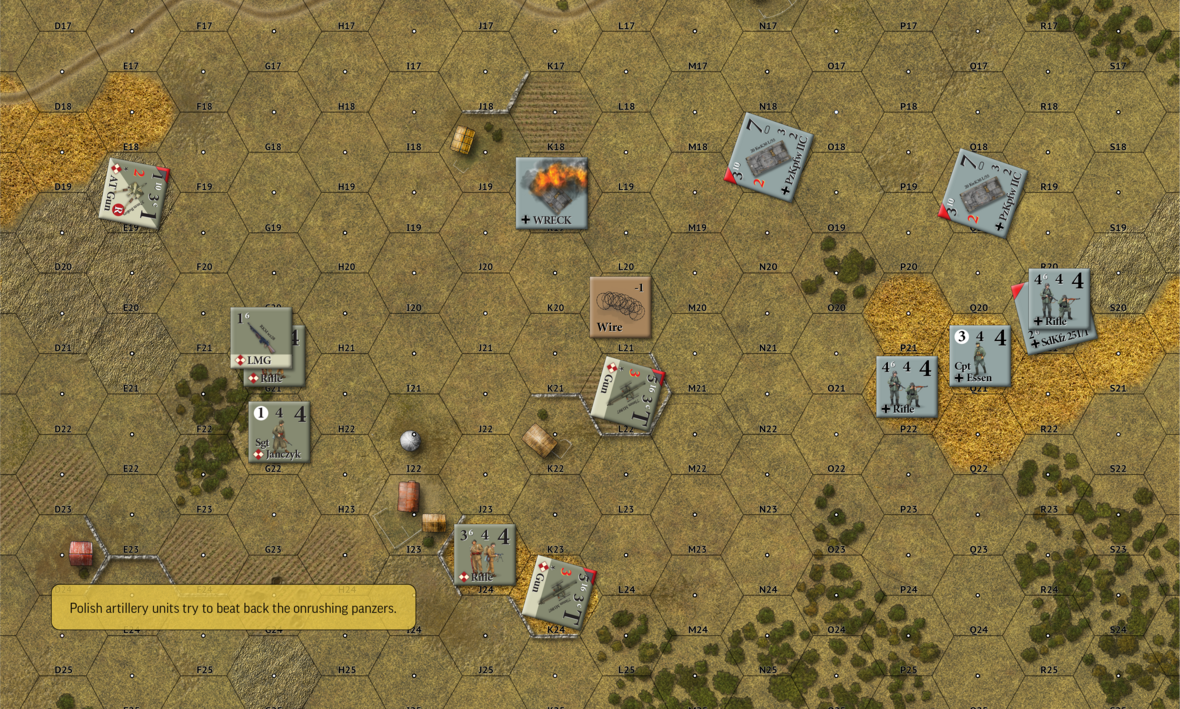Select the Wire obstacle marker
Viewport: 1180px width, 709px height.
[x=620, y=306]
